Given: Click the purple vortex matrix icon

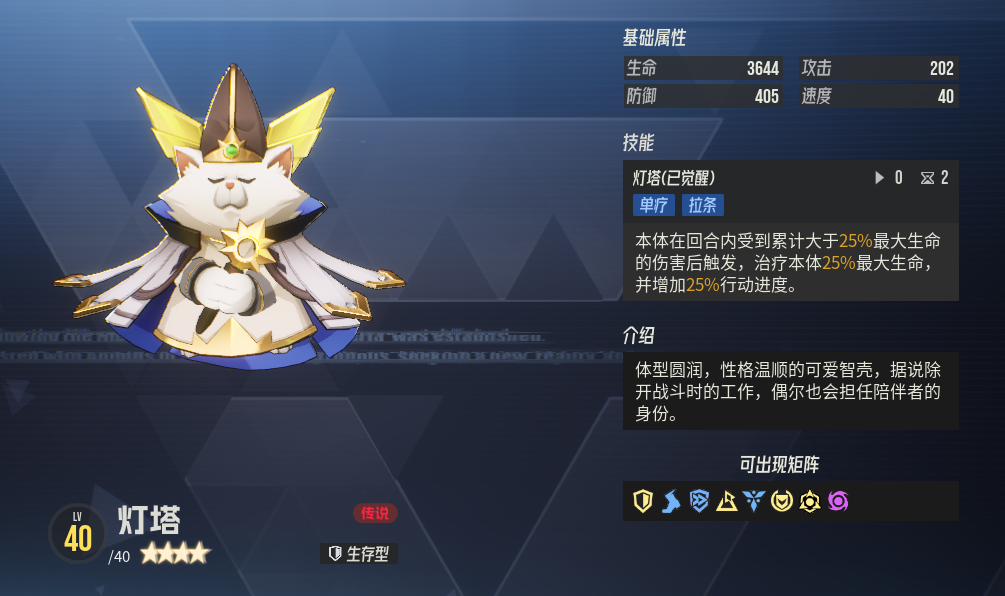Looking at the screenshot, I should (x=838, y=501).
